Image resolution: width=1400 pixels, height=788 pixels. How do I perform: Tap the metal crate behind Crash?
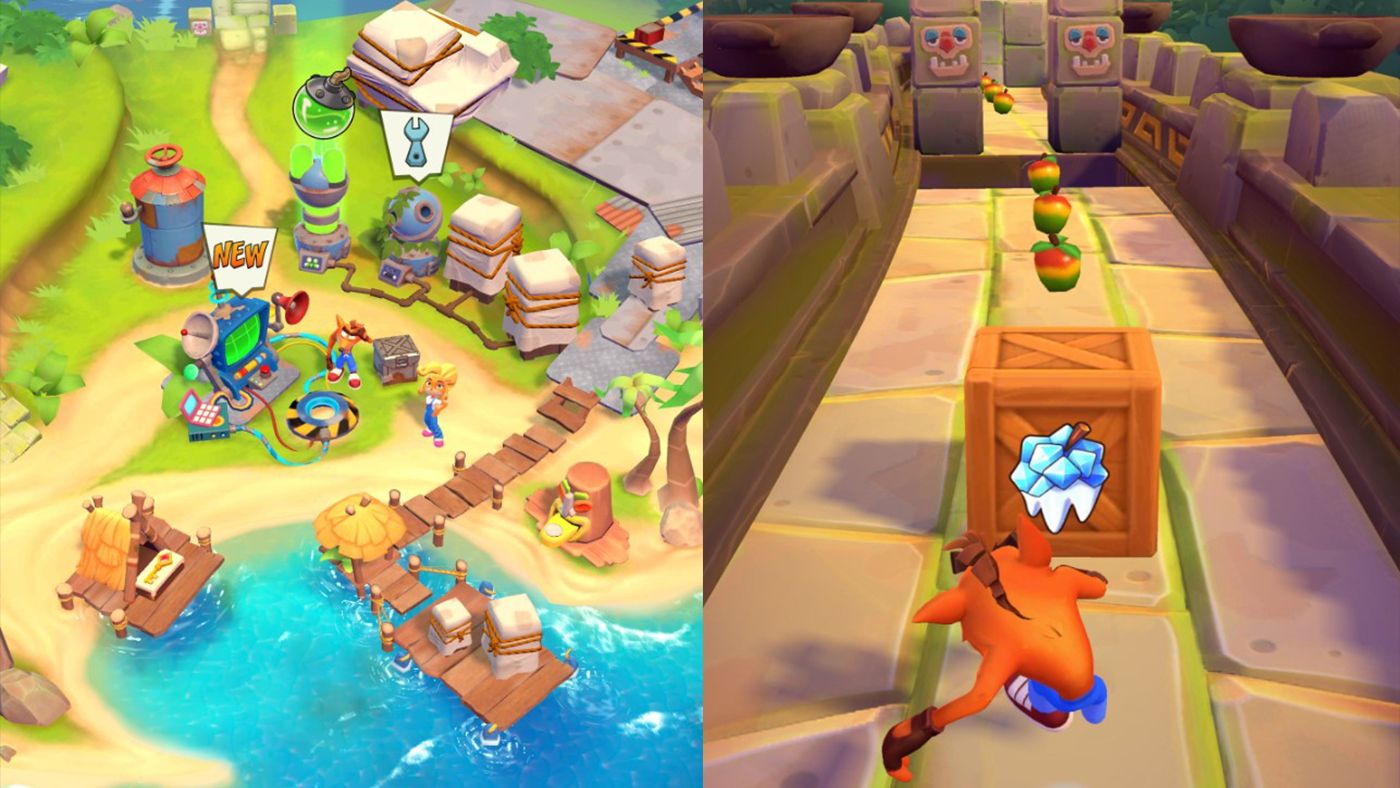pos(397,358)
